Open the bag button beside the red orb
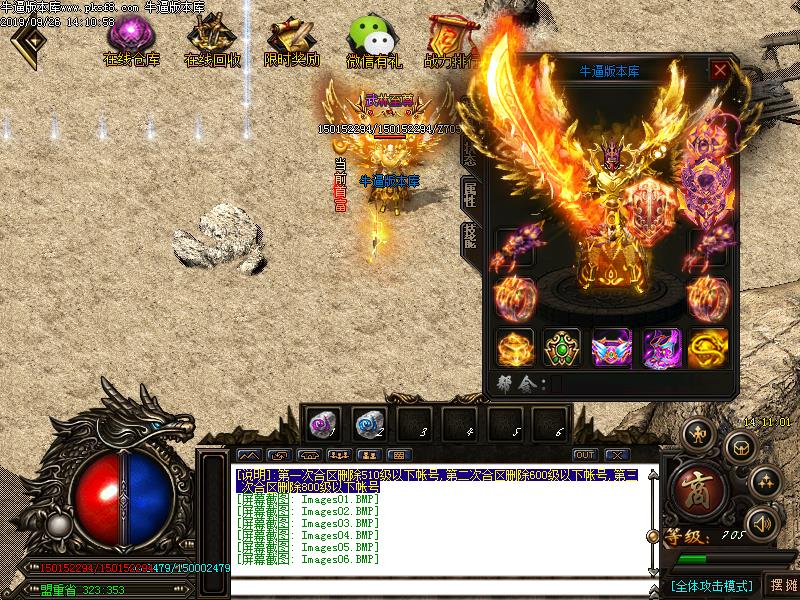The height and width of the screenshot is (600, 800). 741,447
